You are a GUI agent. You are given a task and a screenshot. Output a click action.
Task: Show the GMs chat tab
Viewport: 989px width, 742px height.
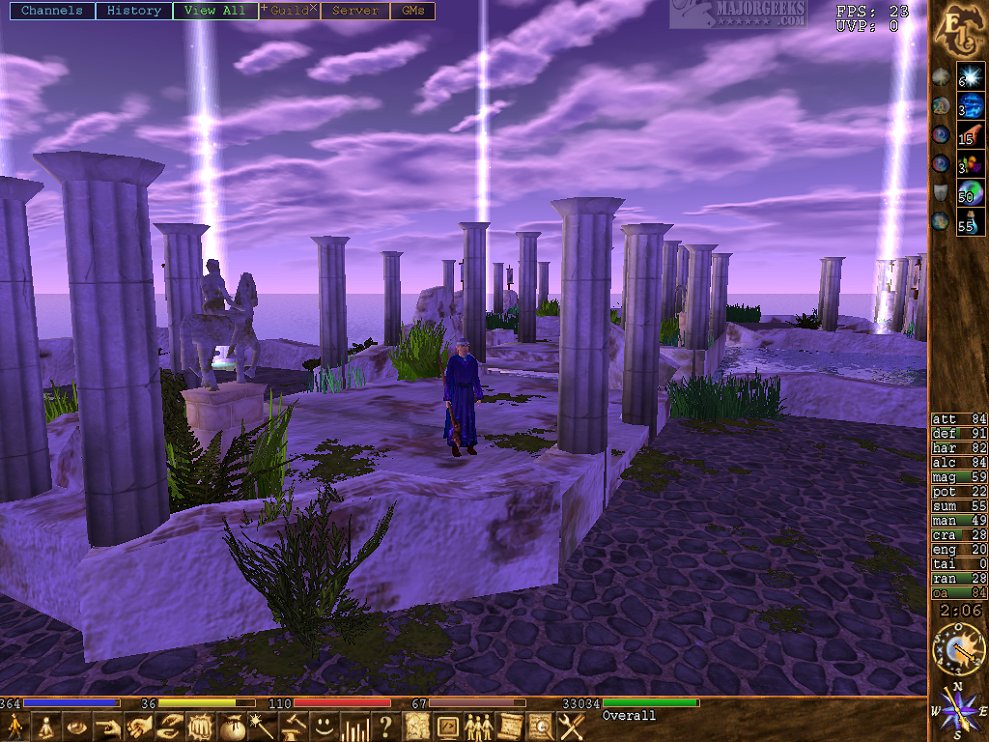pyautogui.click(x=413, y=11)
